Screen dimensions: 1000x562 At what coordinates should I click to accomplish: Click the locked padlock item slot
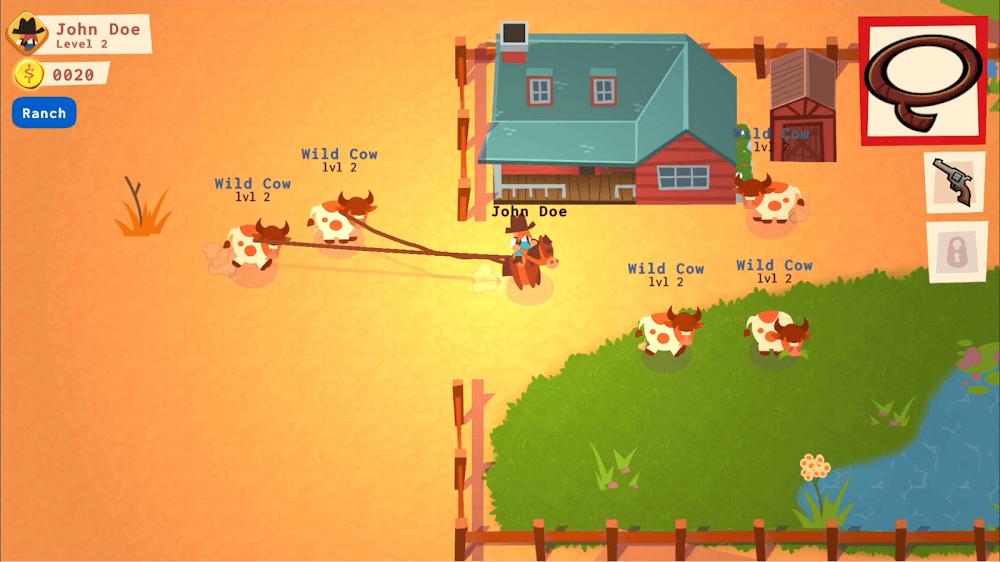(x=957, y=250)
